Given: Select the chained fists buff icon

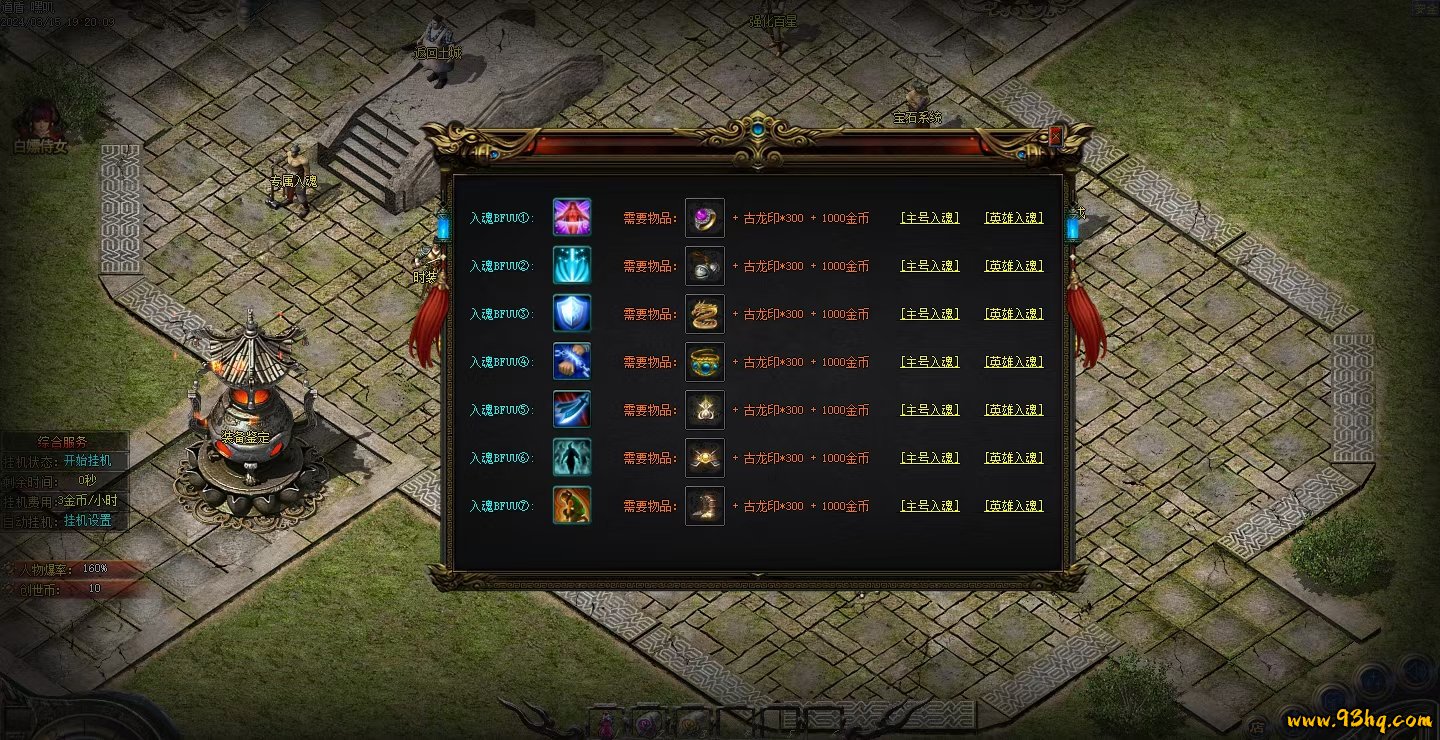Looking at the screenshot, I should pyautogui.click(x=572, y=361).
